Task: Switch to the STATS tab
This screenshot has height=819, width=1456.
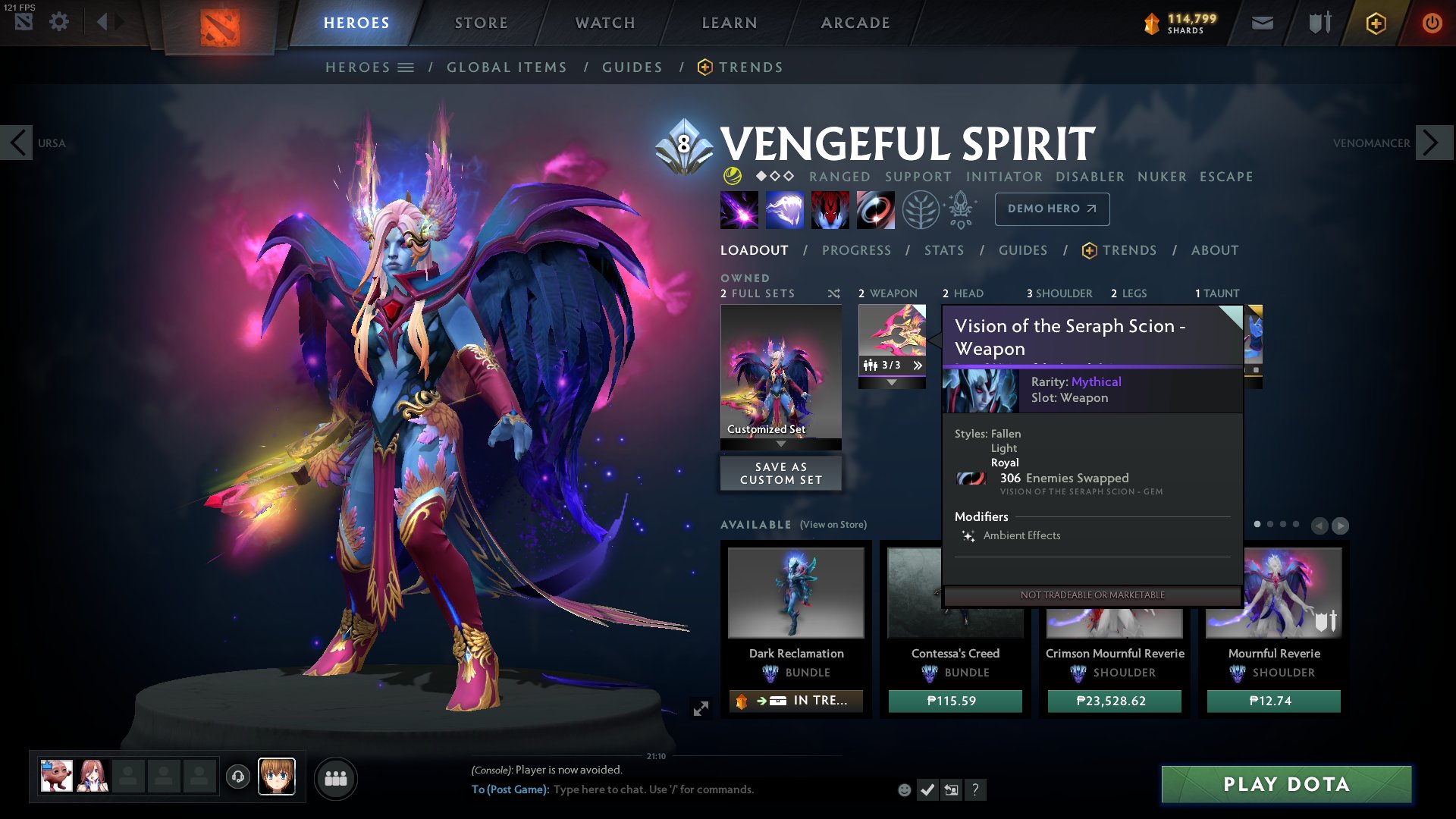Action: tap(944, 250)
